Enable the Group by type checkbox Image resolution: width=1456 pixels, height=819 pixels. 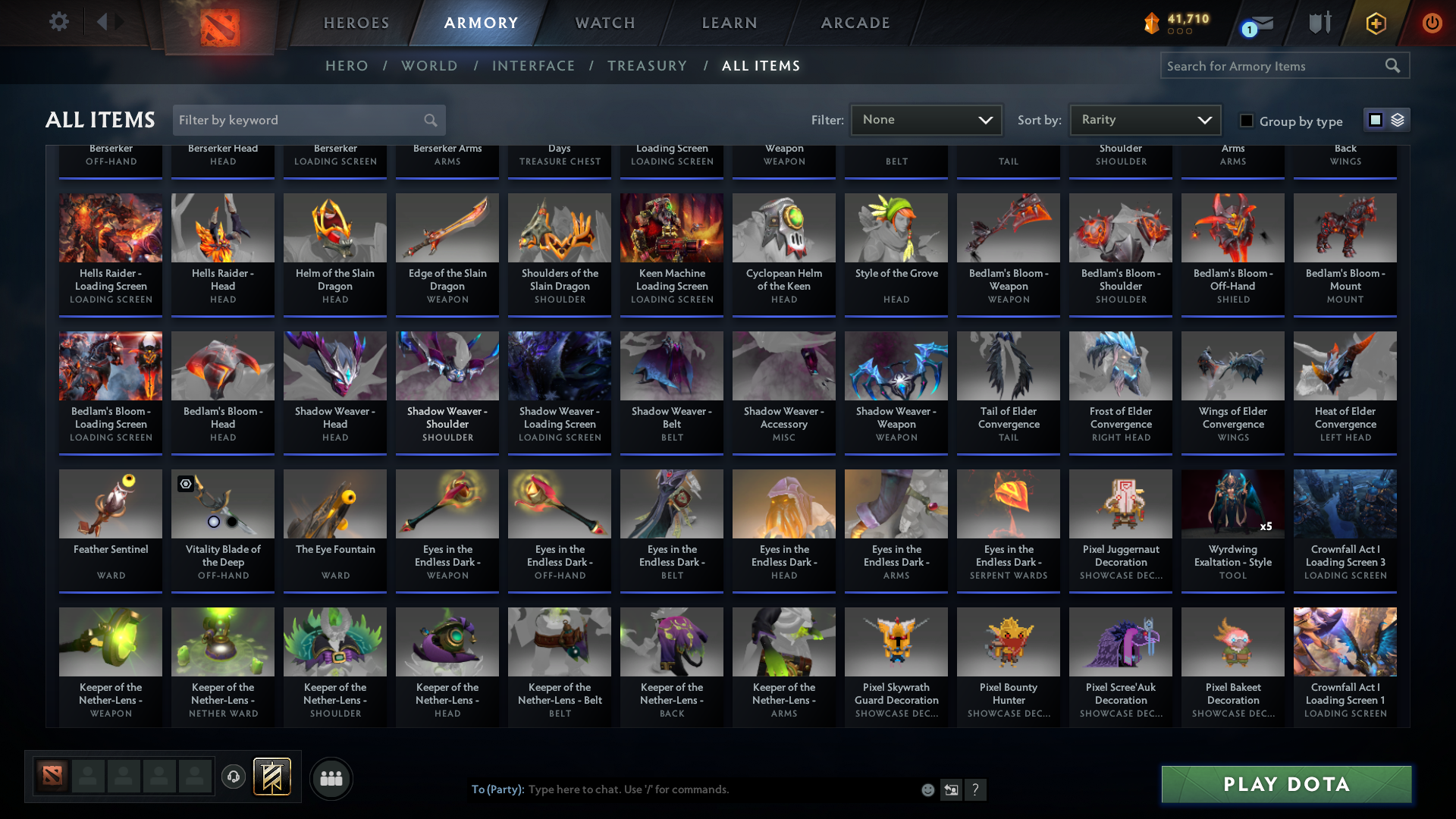[1246, 120]
